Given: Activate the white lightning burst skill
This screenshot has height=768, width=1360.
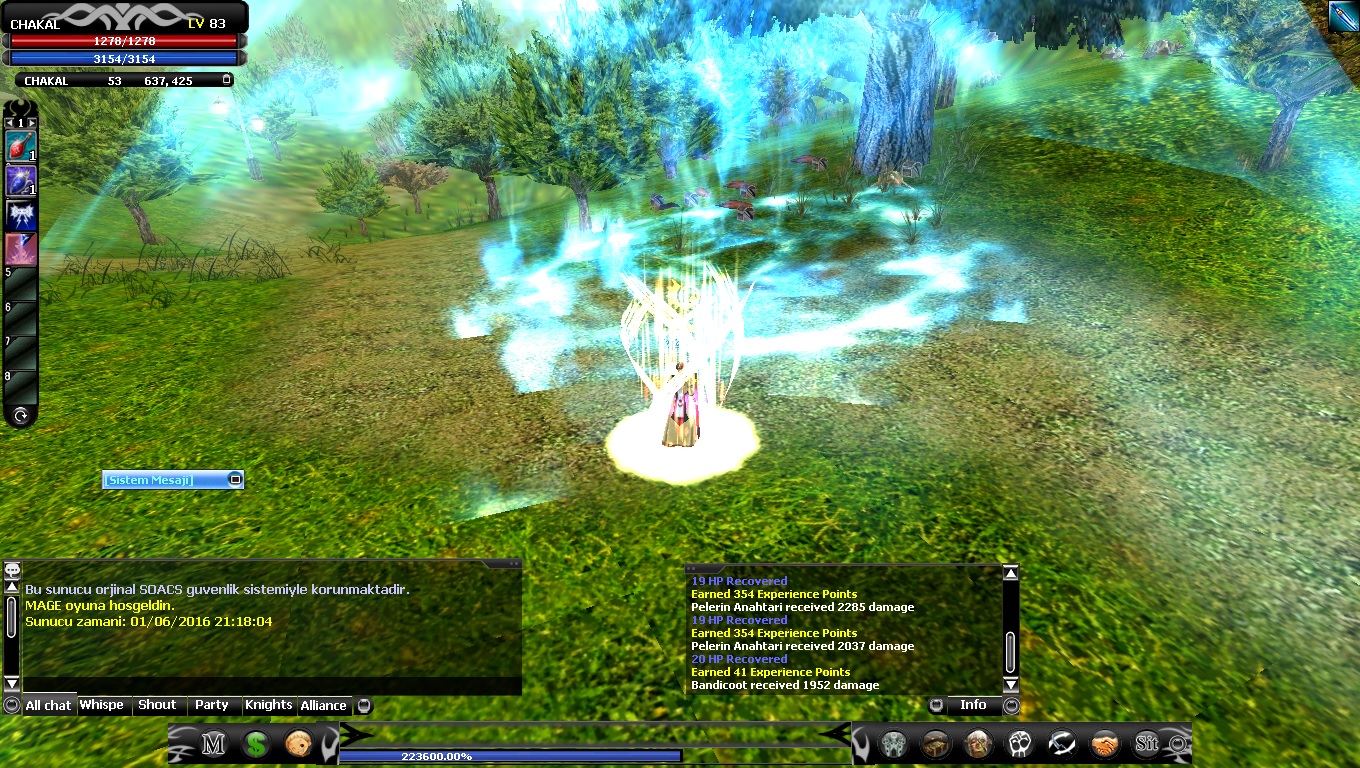Looking at the screenshot, I should coord(20,215).
